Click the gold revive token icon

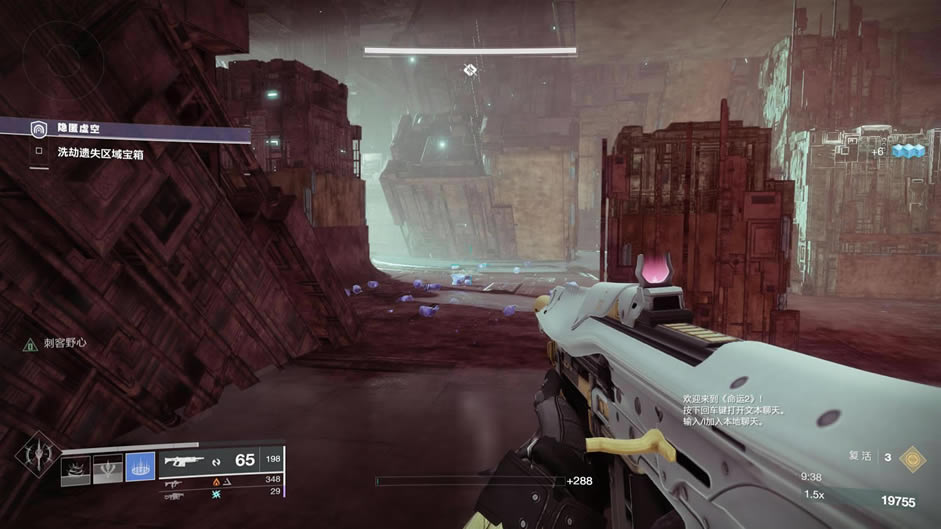pos(911,457)
